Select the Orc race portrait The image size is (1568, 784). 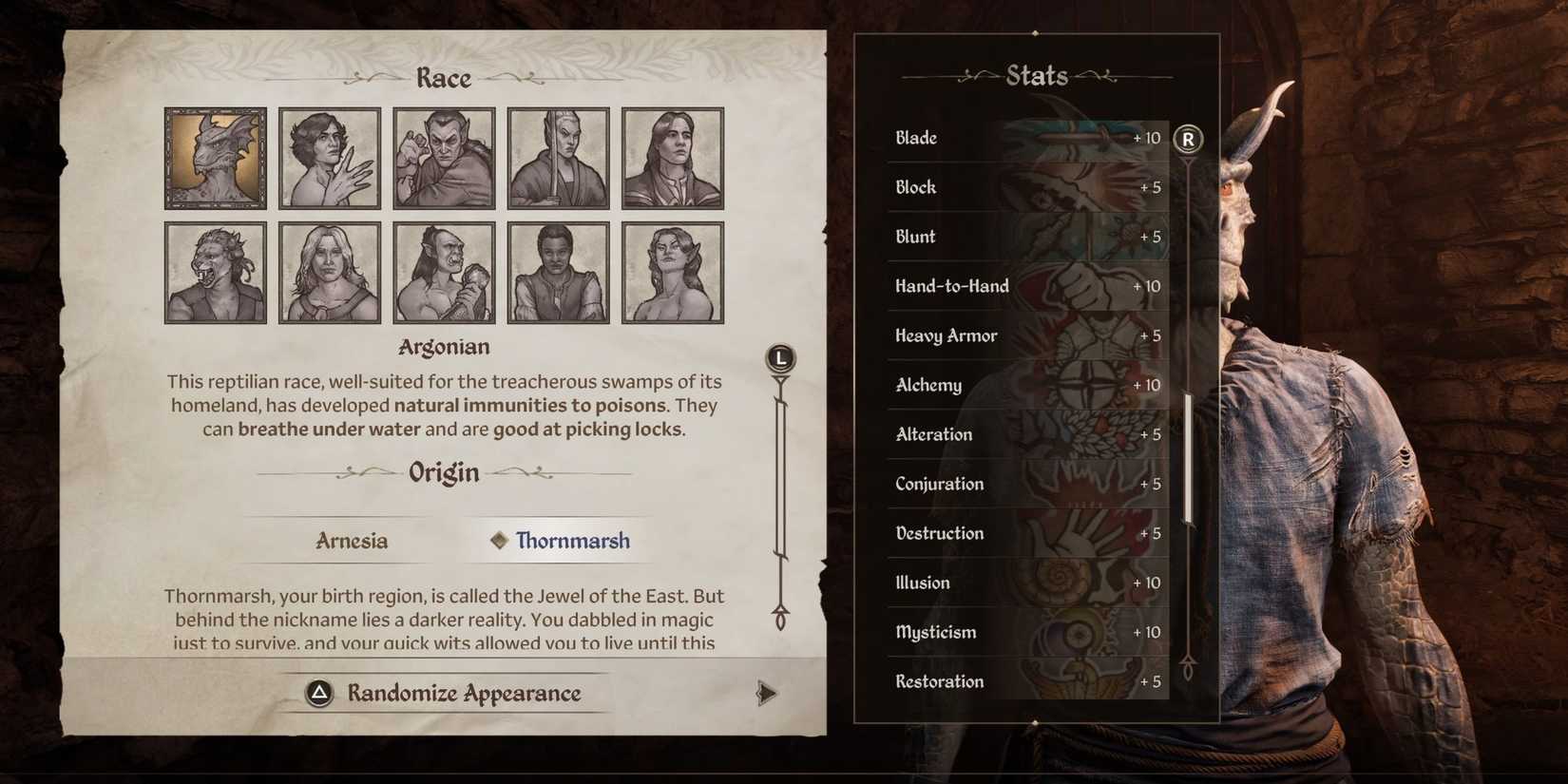(444, 271)
